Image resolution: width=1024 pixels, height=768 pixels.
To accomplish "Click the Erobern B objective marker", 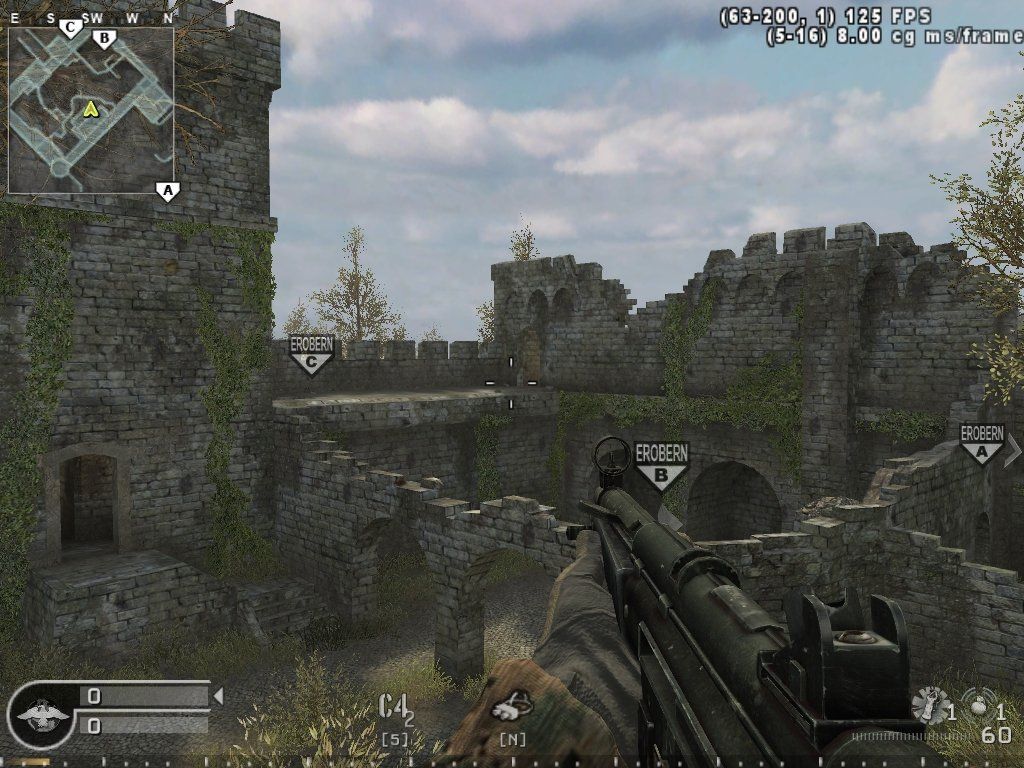I will (661, 465).
